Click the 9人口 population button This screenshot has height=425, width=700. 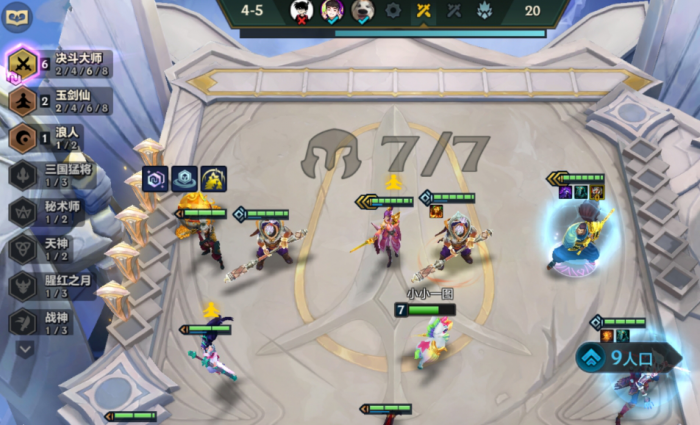point(621,357)
